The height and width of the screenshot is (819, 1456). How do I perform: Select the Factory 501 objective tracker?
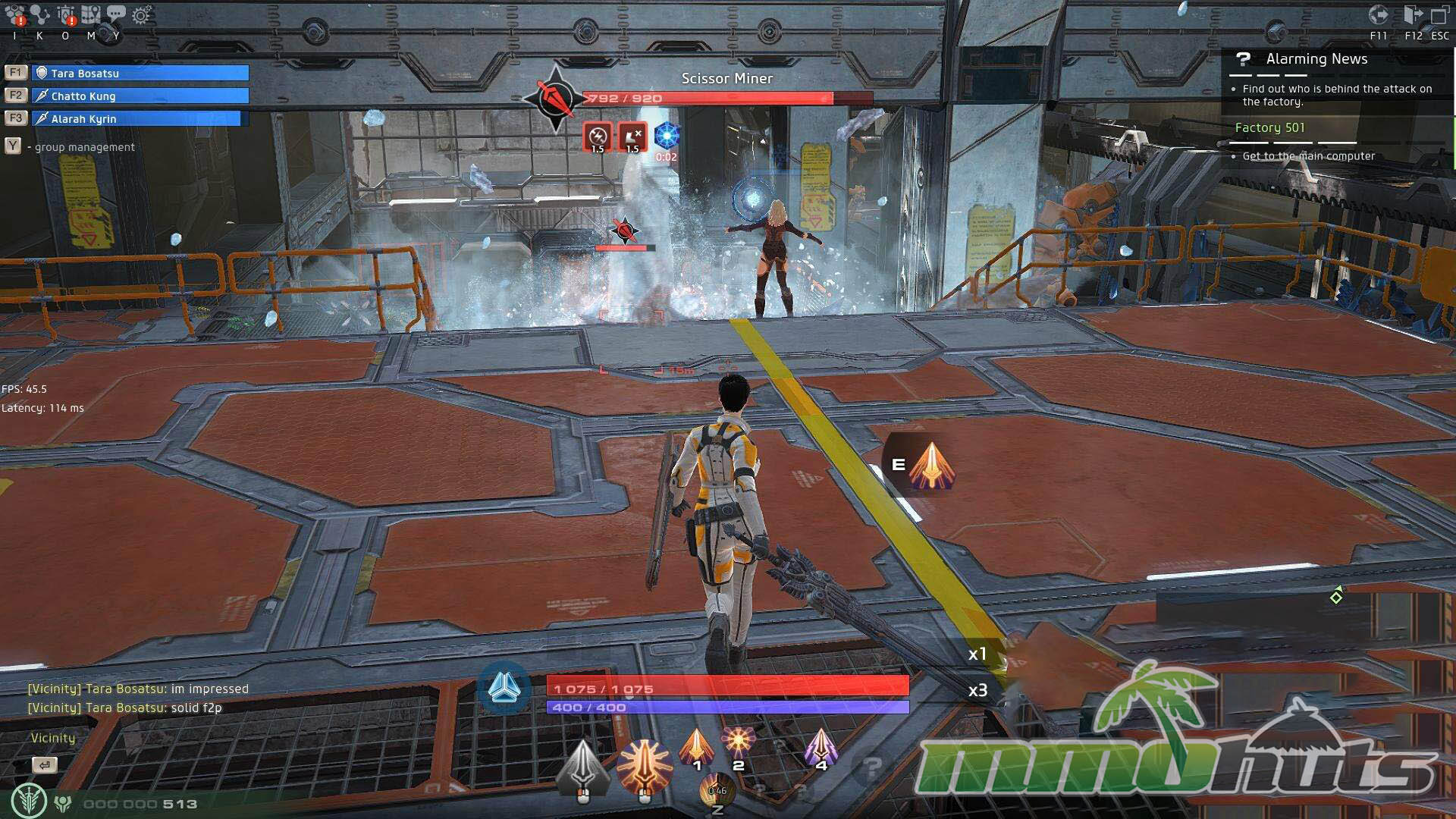coord(1270,127)
